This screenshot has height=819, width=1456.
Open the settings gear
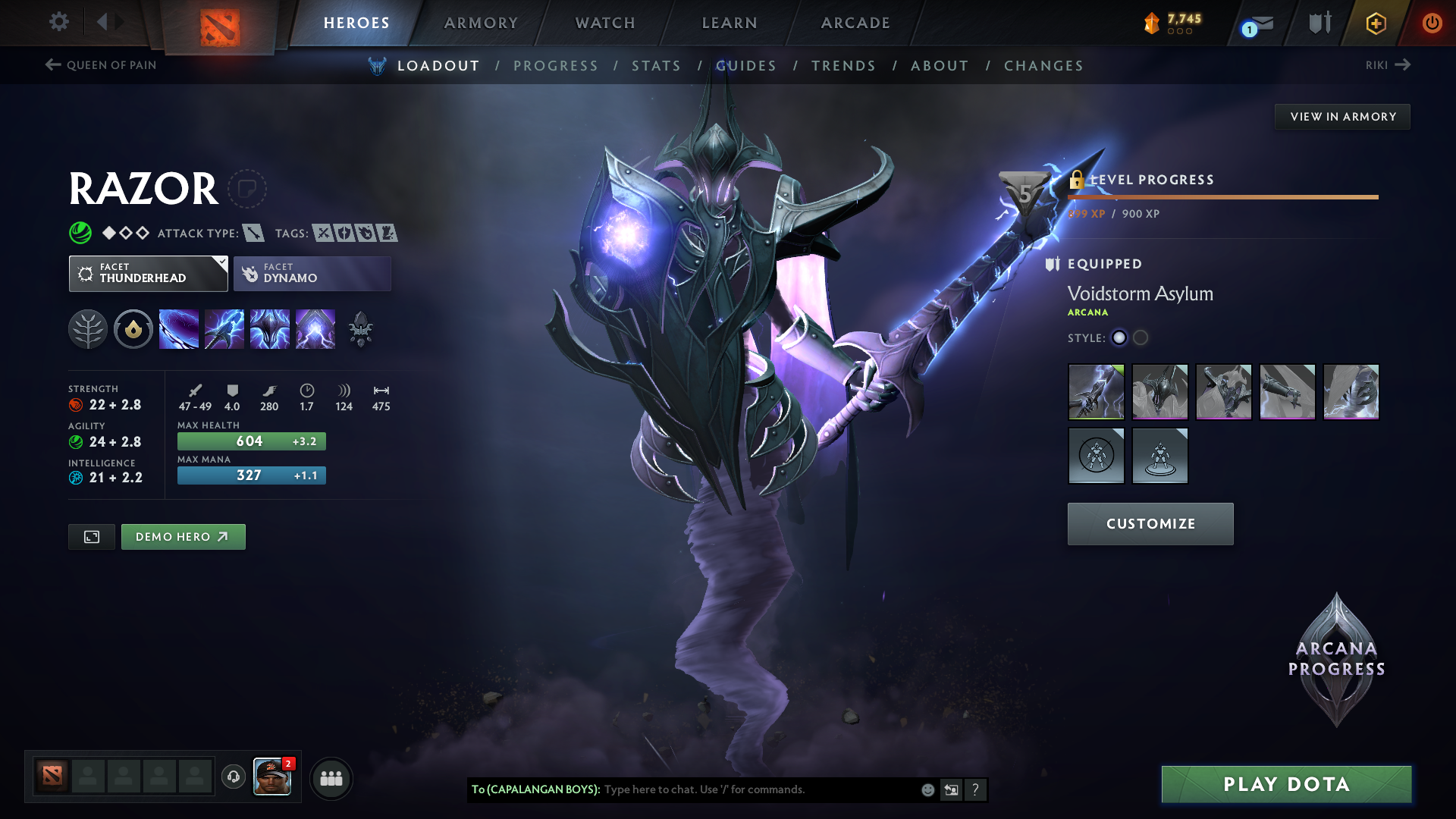coord(58,22)
